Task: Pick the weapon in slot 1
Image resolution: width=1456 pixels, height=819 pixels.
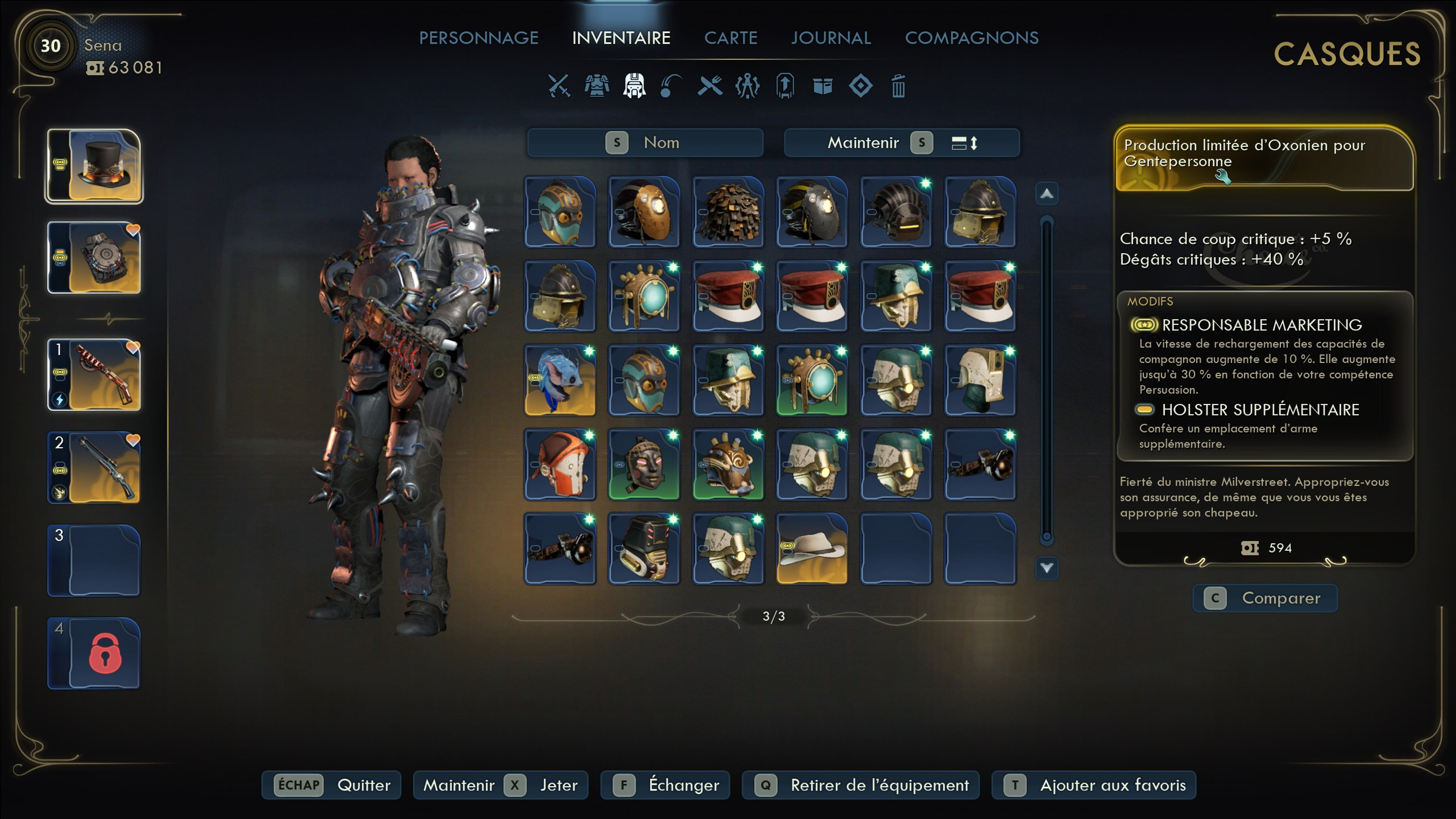Action: [94, 375]
